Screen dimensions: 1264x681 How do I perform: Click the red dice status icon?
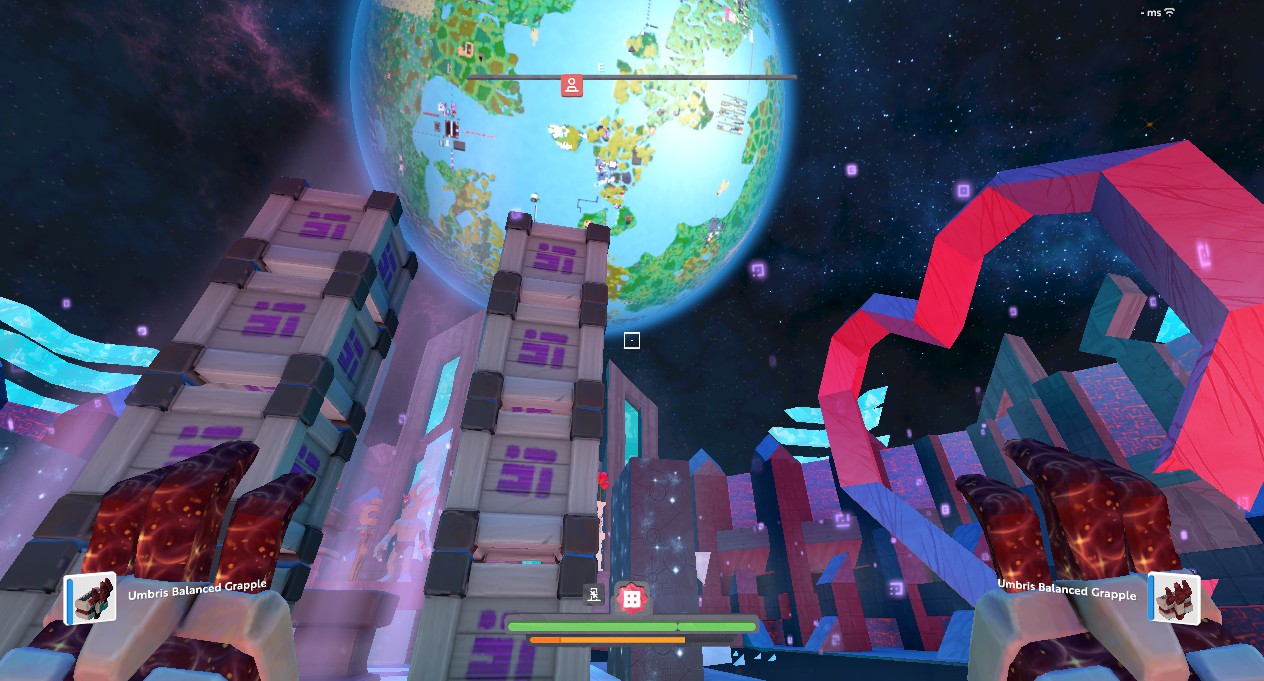tap(631, 598)
